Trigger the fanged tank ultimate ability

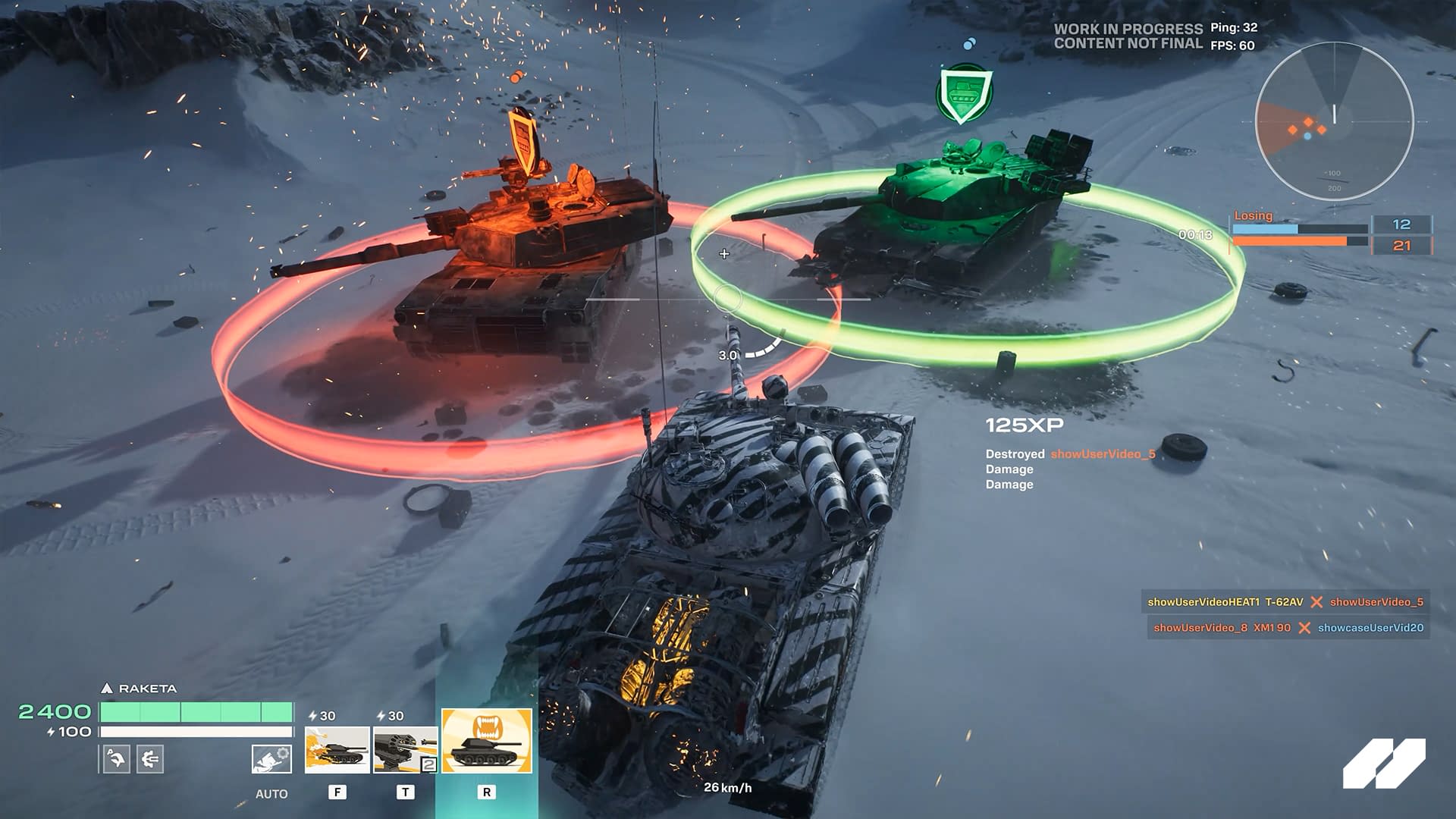coord(487,741)
